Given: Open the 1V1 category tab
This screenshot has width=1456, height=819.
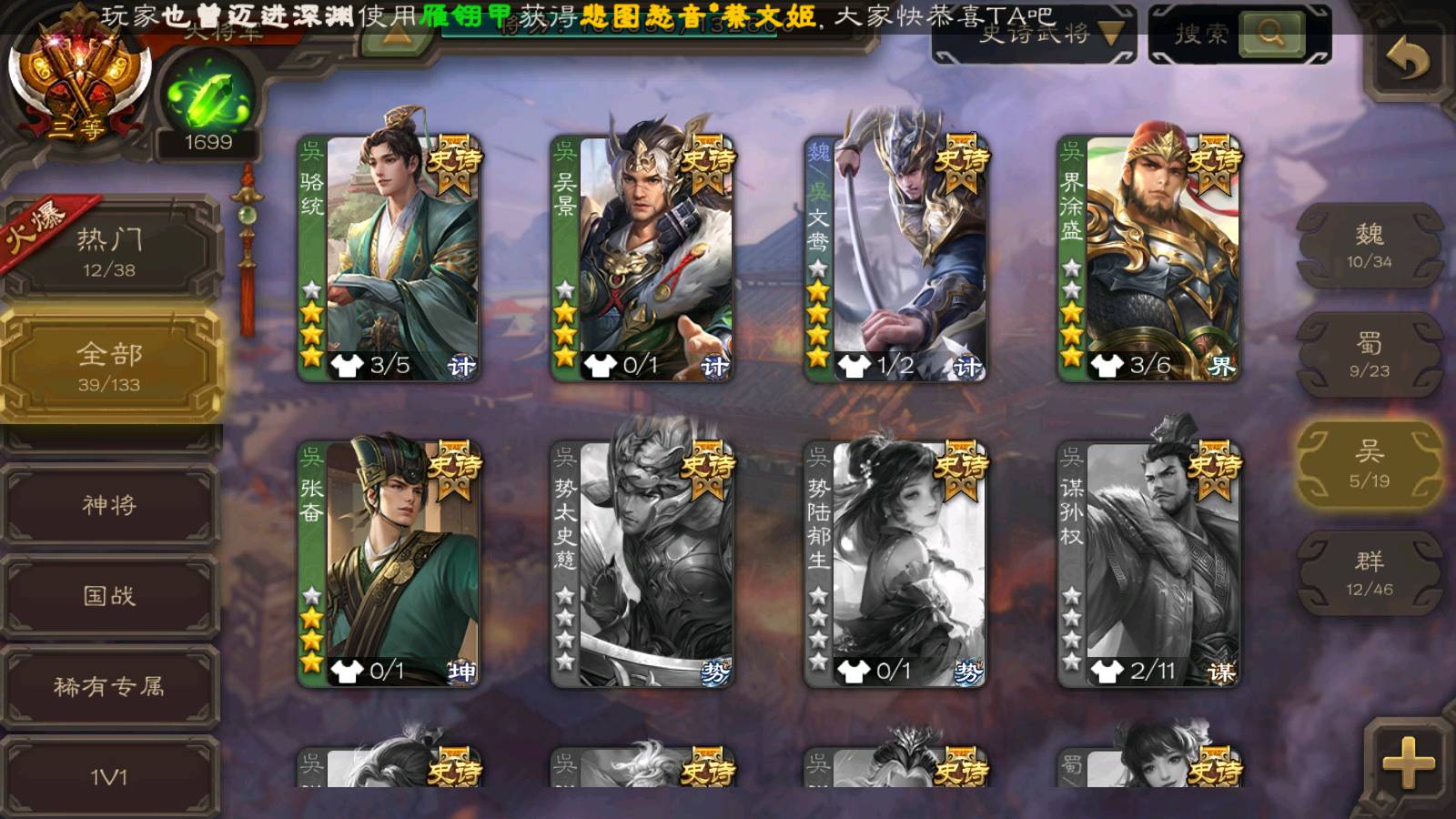Looking at the screenshot, I should 109,776.
